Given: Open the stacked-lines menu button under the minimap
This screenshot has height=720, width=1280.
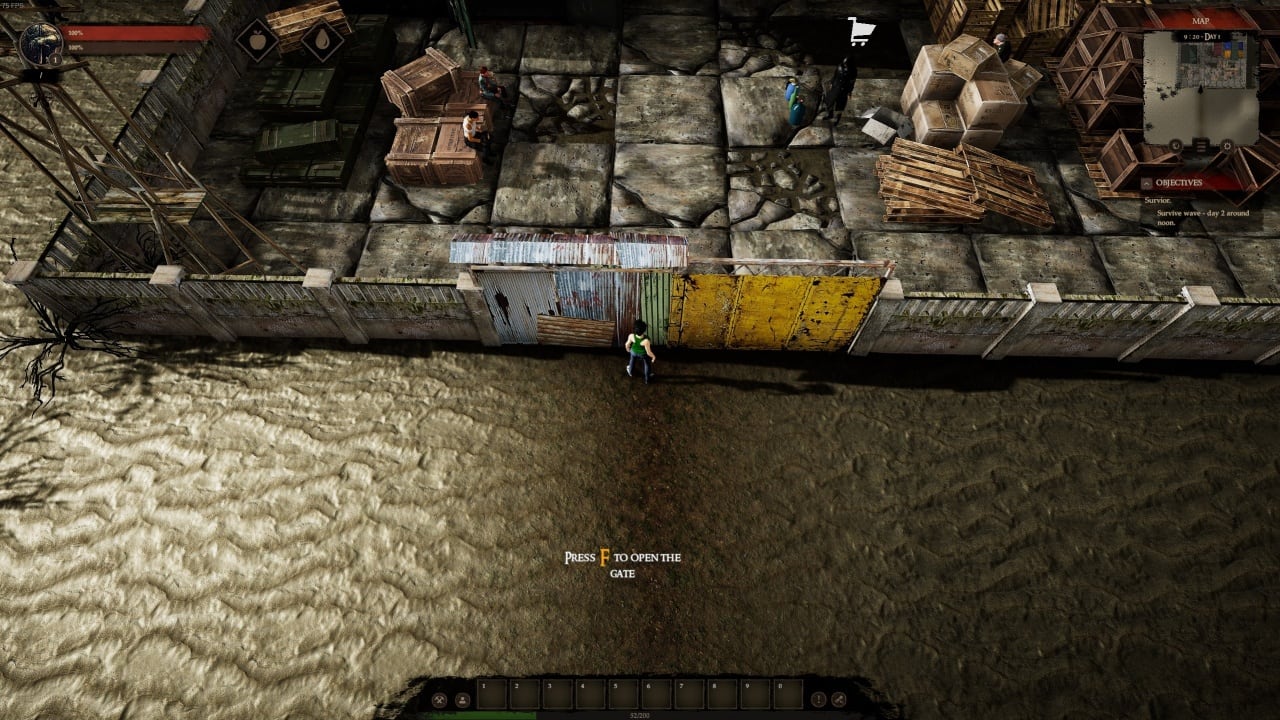Looking at the screenshot, I should point(1202,147).
